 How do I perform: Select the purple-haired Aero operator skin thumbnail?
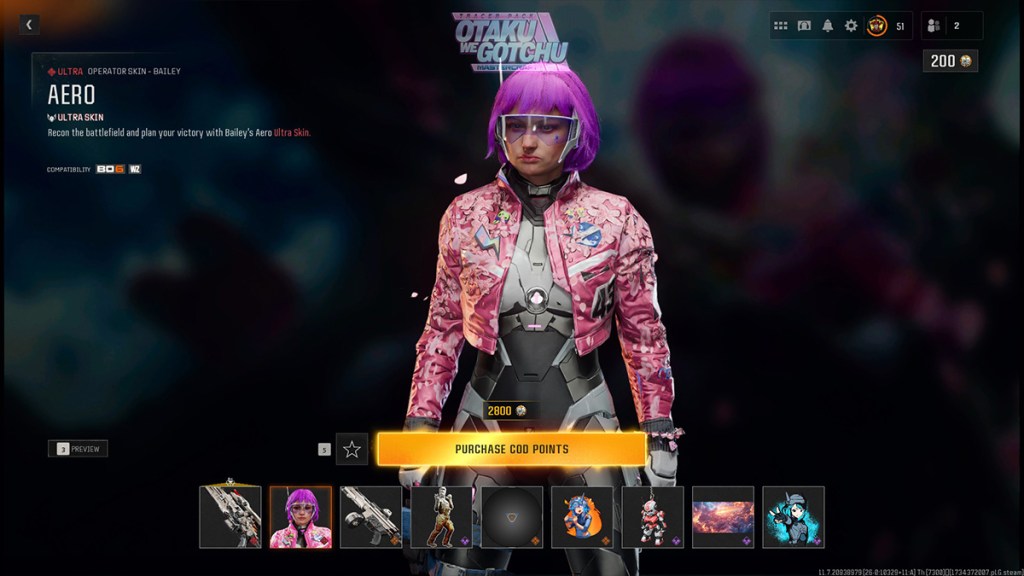[301, 517]
